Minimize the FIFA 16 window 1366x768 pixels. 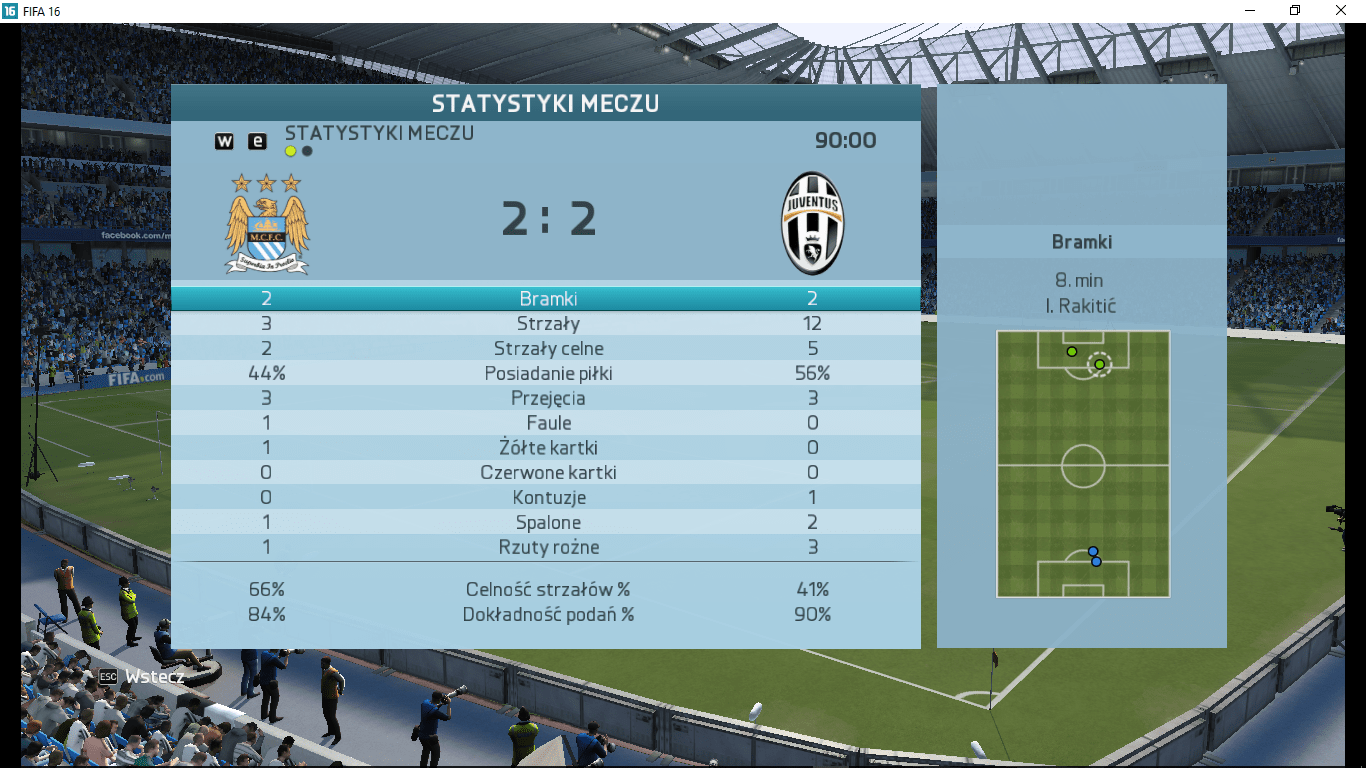[1249, 10]
